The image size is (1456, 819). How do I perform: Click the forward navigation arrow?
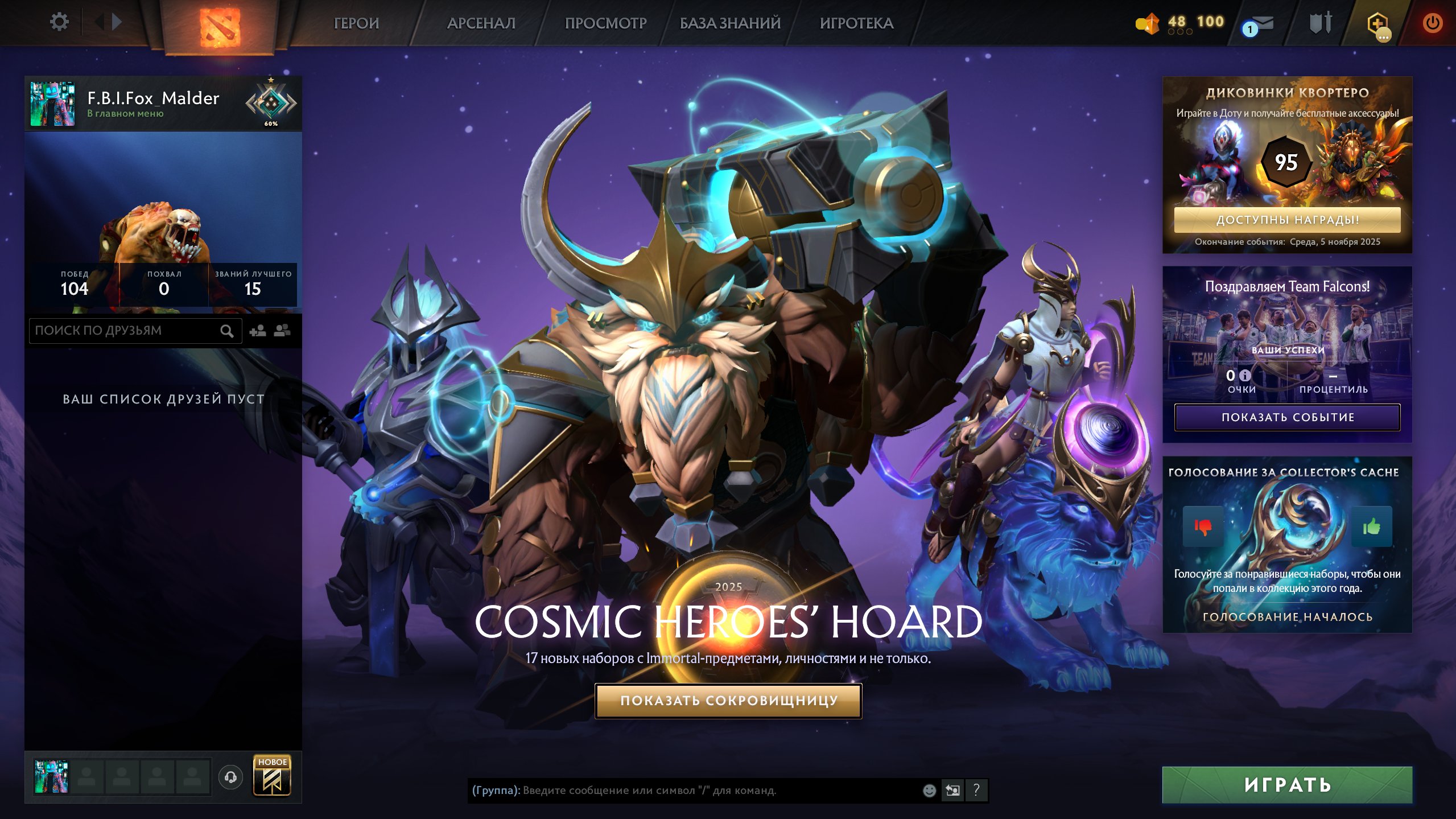coord(116,22)
